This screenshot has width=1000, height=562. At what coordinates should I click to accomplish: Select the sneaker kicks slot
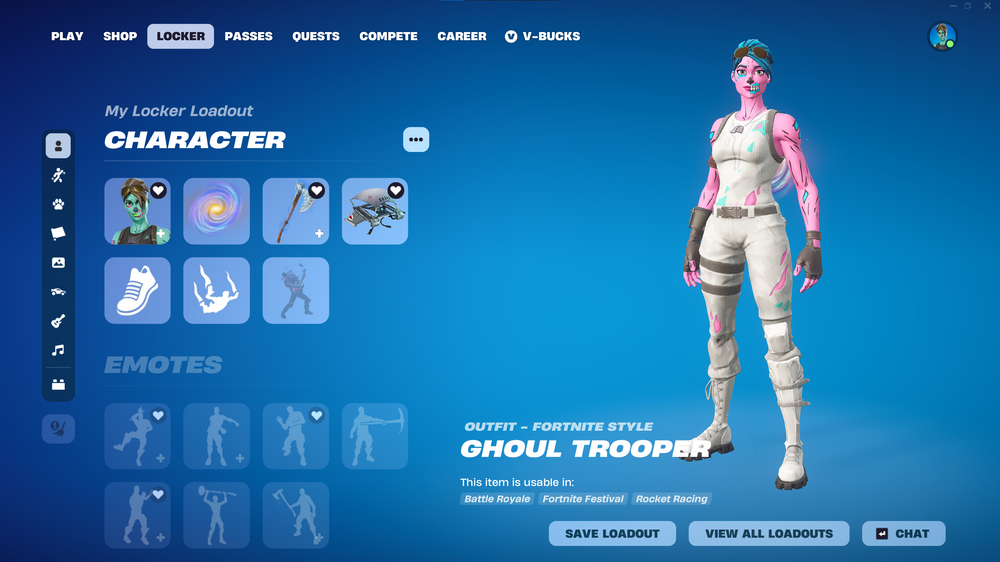pos(137,291)
